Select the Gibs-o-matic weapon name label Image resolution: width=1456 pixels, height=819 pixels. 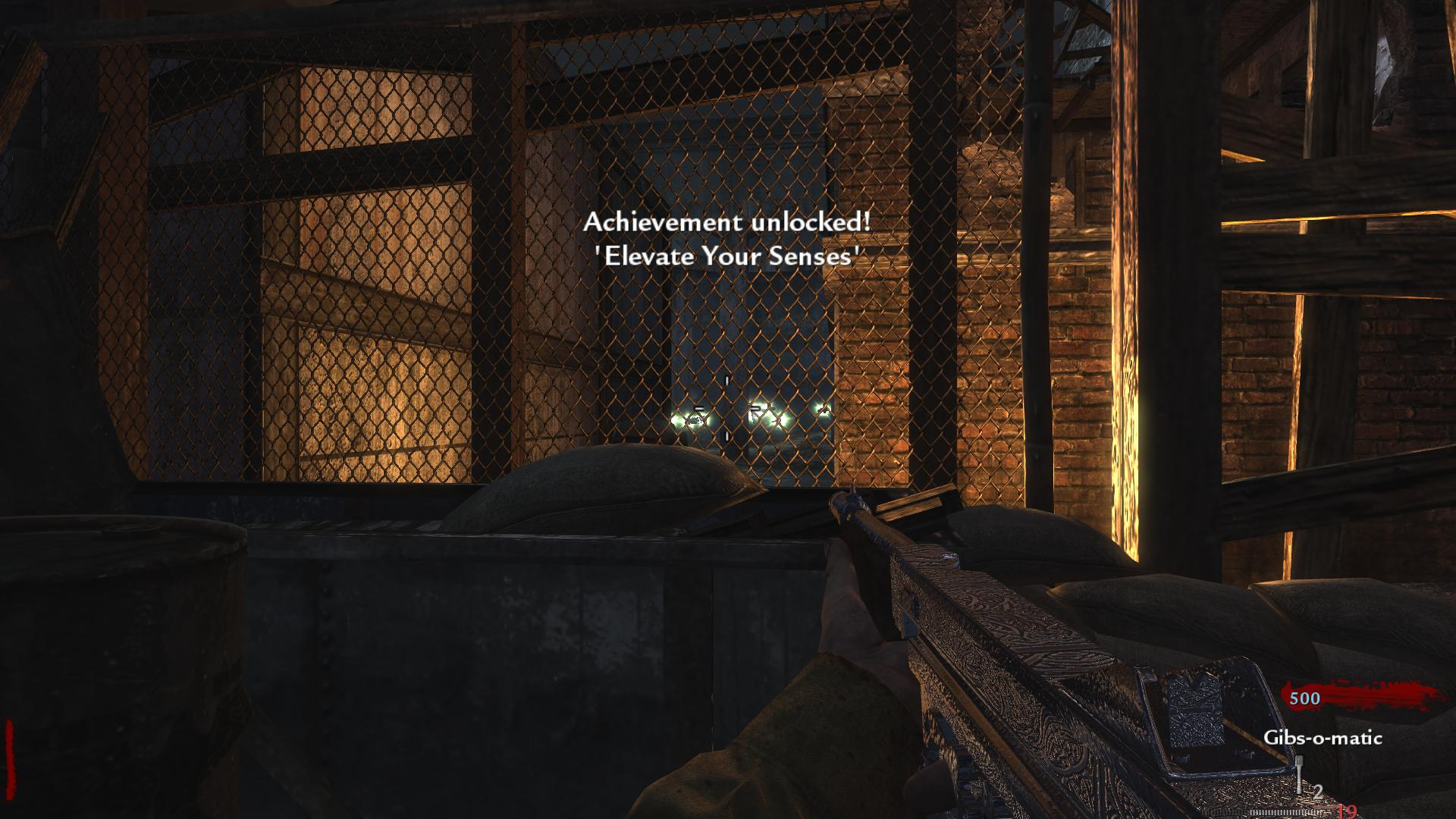[1323, 738]
